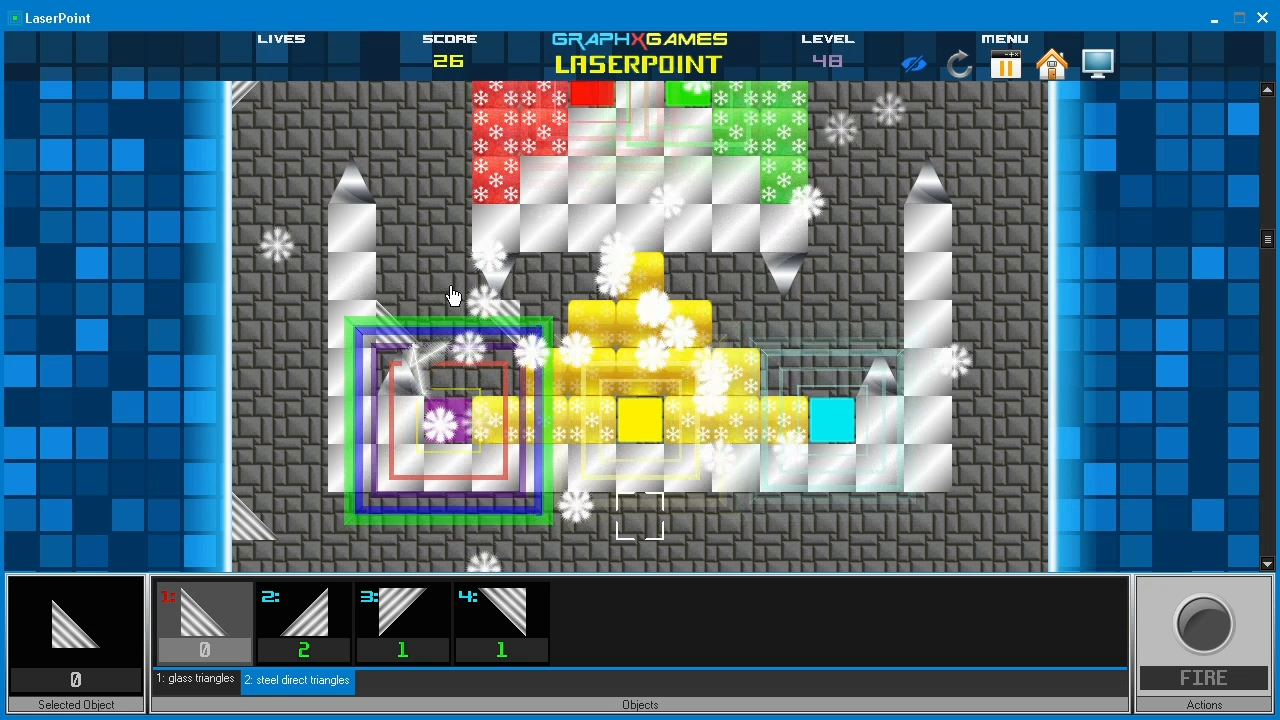
Task: Close the LaserPoint window
Action: (1262, 18)
